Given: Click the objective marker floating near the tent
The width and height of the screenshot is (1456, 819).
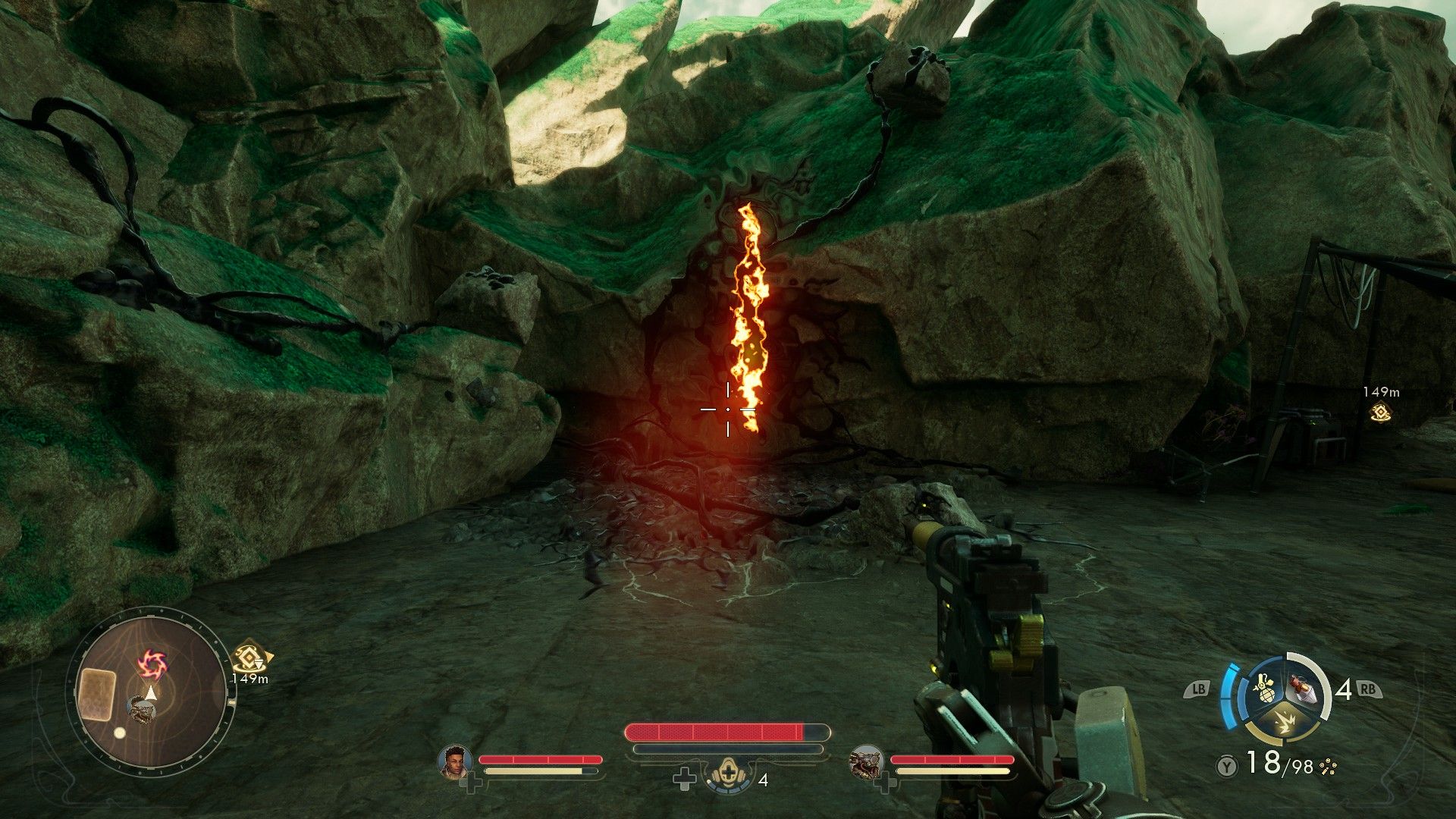Looking at the screenshot, I should click(x=1380, y=413).
